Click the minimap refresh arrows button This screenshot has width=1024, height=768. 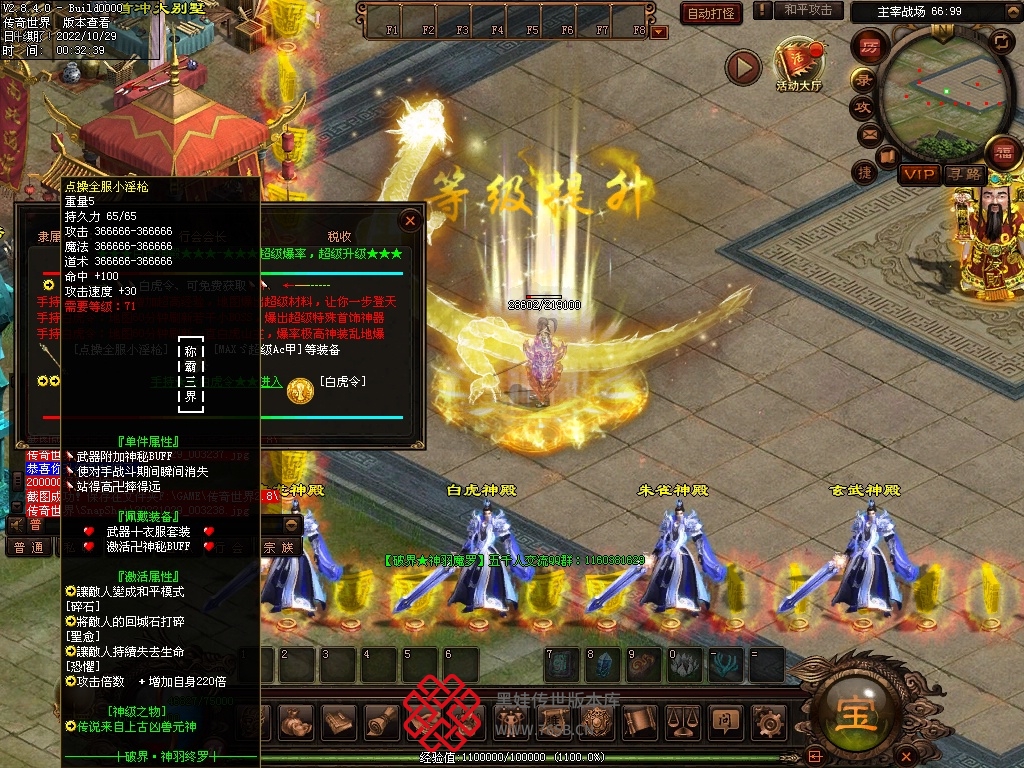tap(1001, 41)
